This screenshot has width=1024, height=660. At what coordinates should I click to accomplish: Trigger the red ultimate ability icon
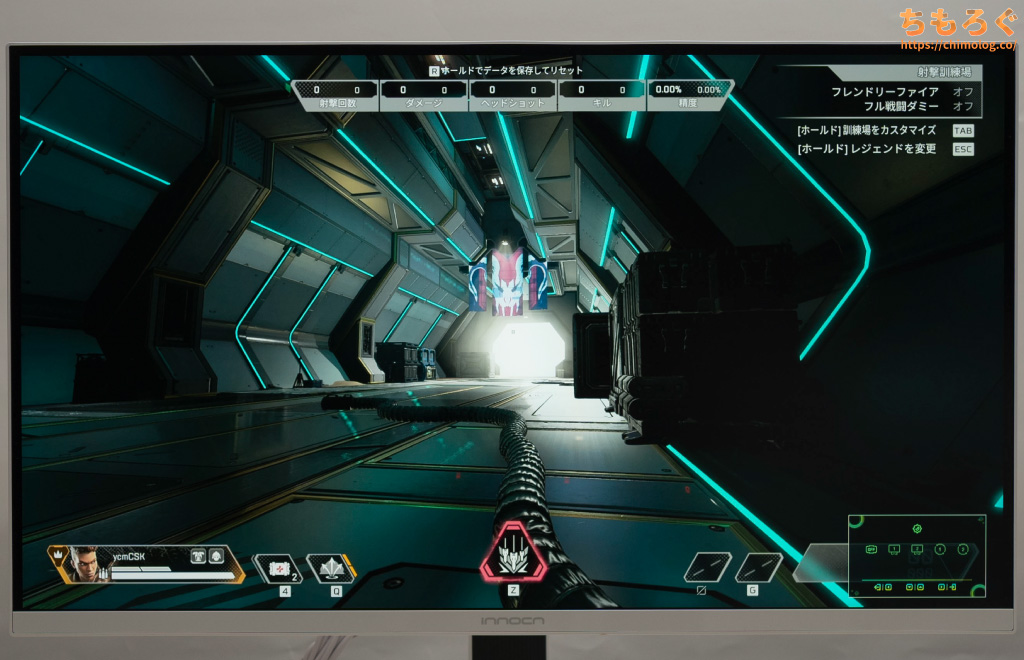click(x=513, y=553)
